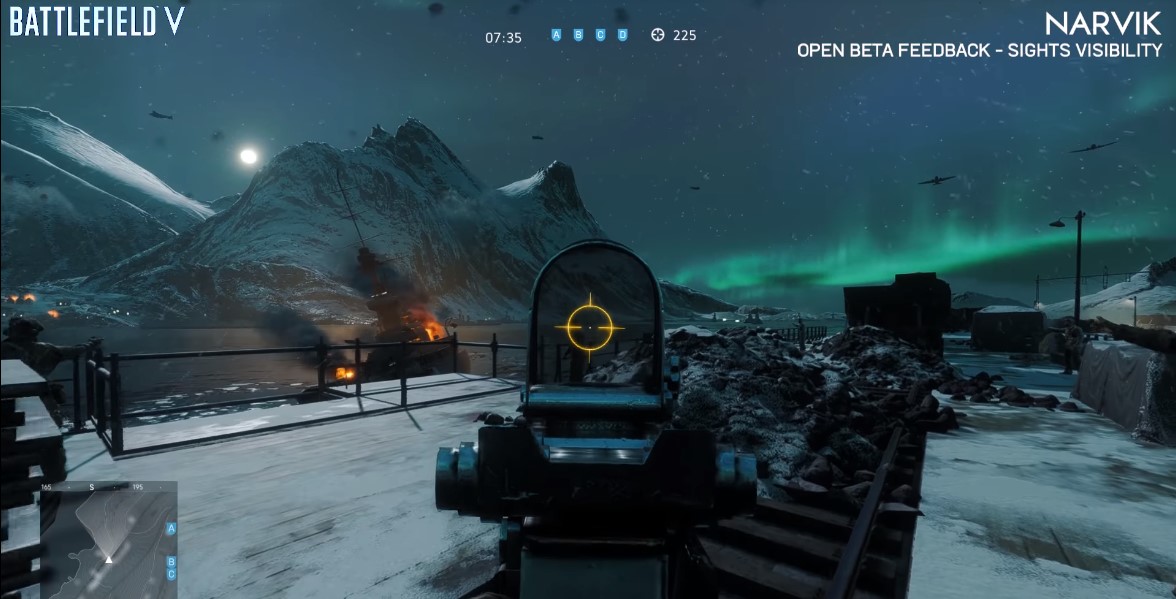This screenshot has width=1176, height=599.
Task: Click the compass heading strip above the minimap
Action: click(x=108, y=487)
